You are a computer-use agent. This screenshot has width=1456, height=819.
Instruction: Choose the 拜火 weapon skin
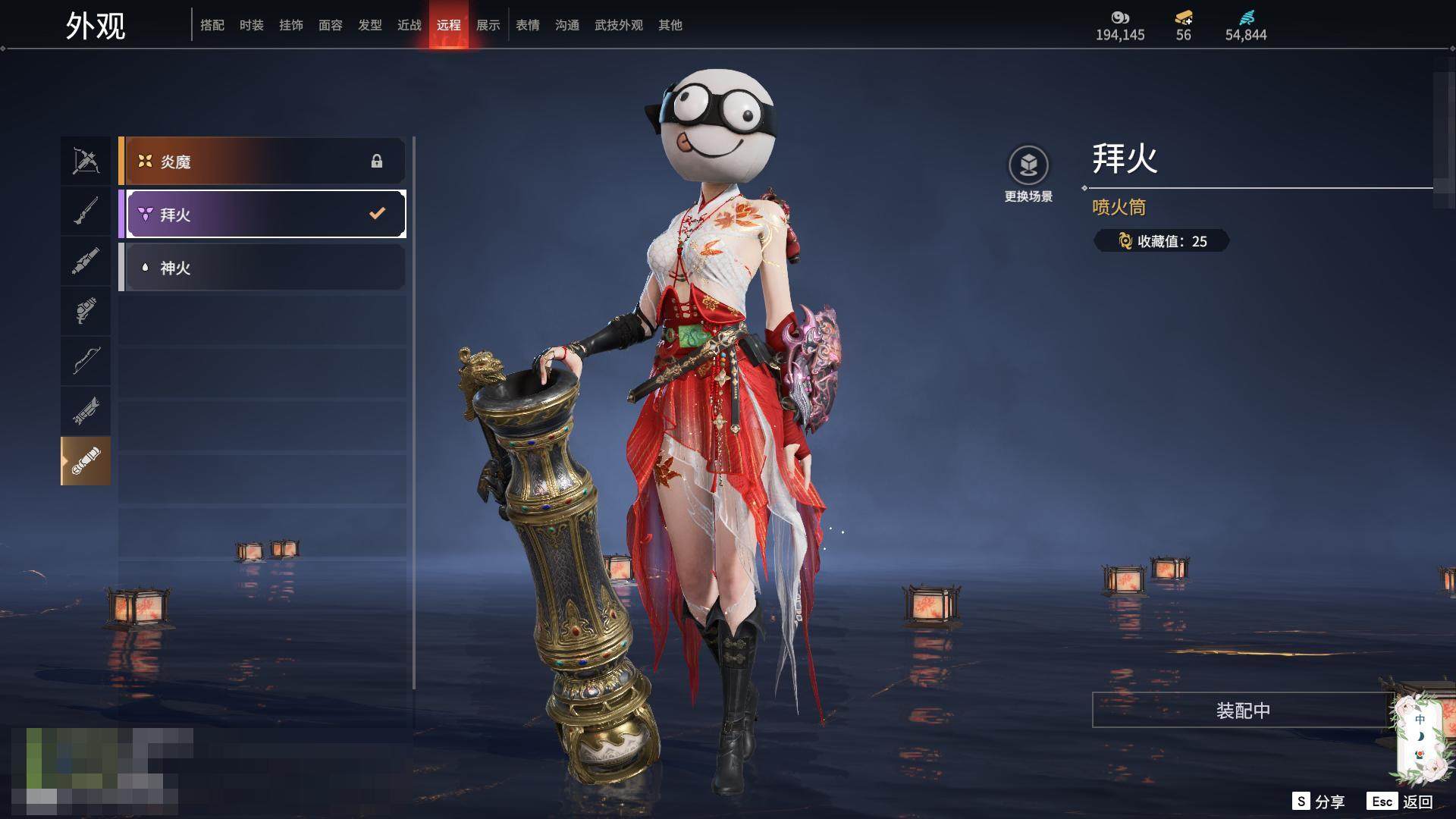[262, 215]
